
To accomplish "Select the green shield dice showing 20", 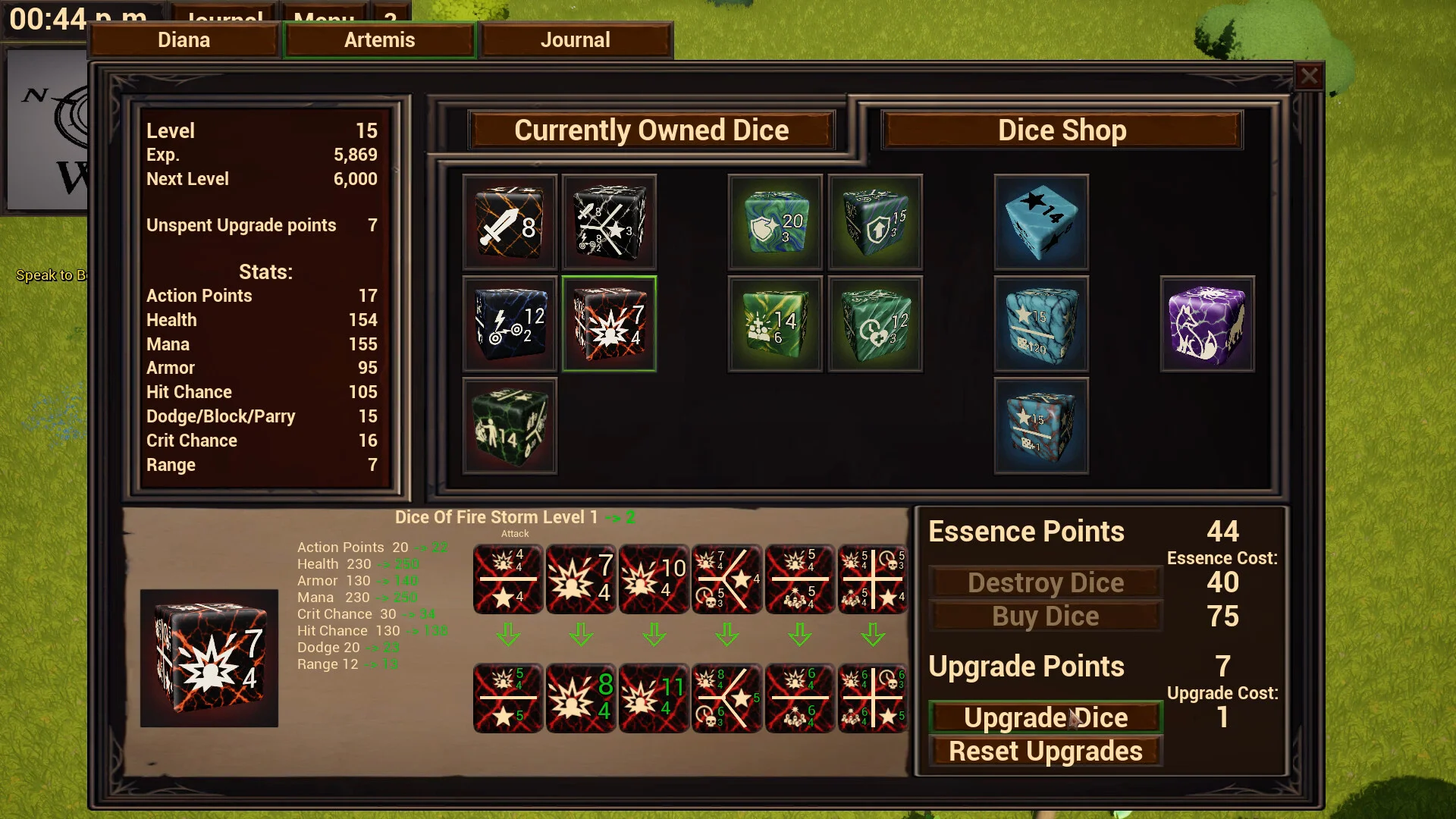I will pos(774,223).
